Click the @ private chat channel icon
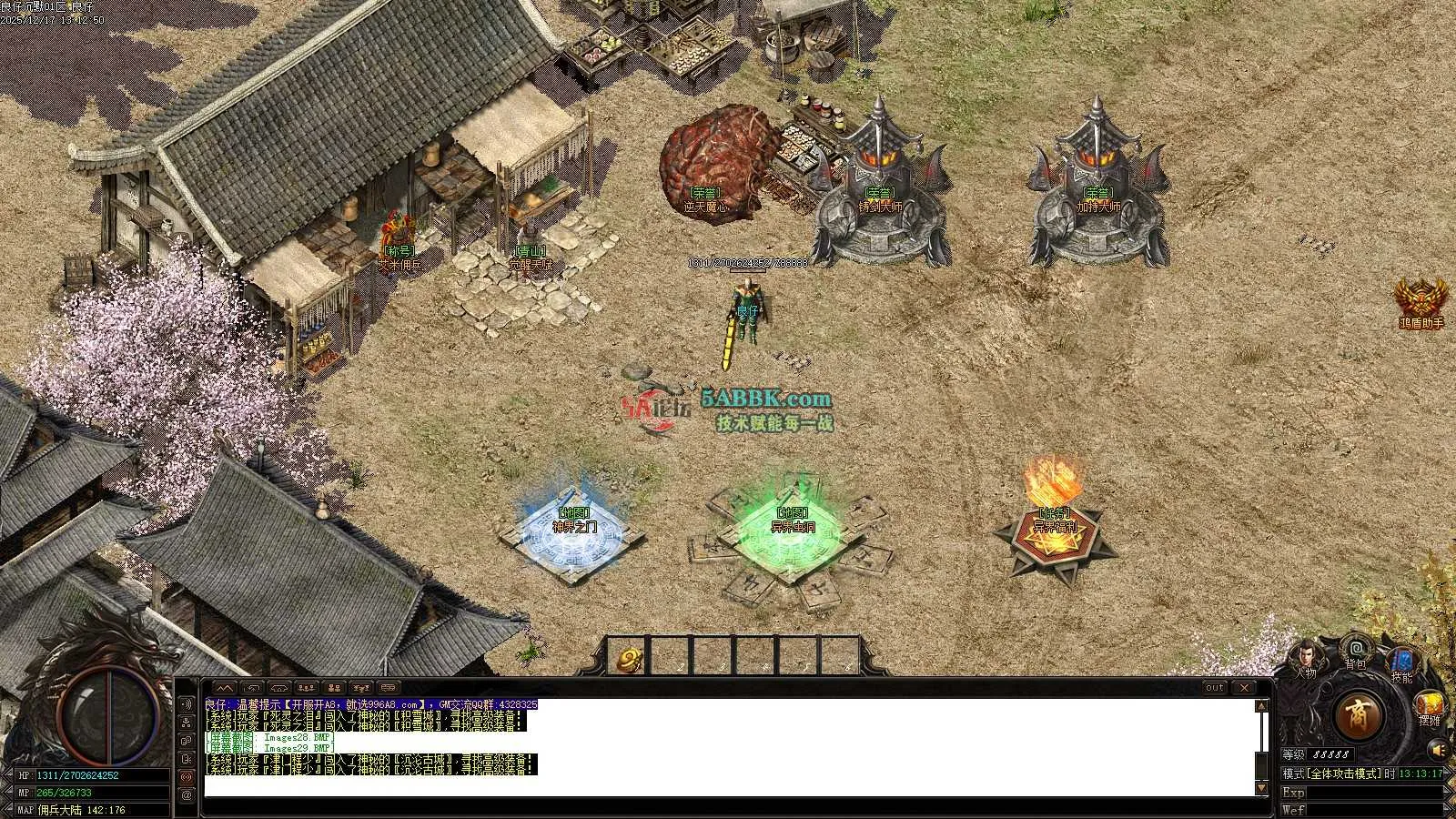 coord(187,794)
